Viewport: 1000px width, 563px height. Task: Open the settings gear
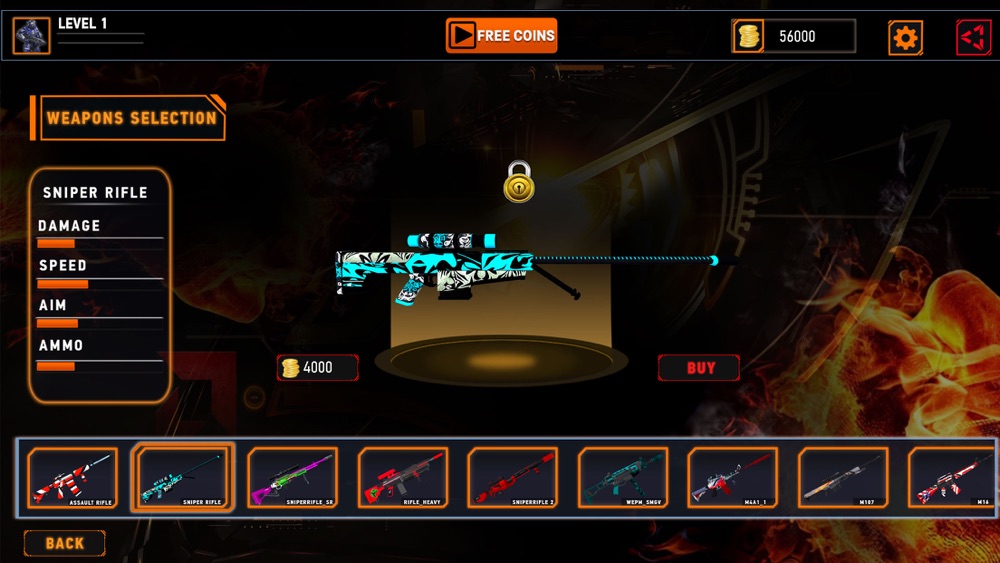pos(905,38)
